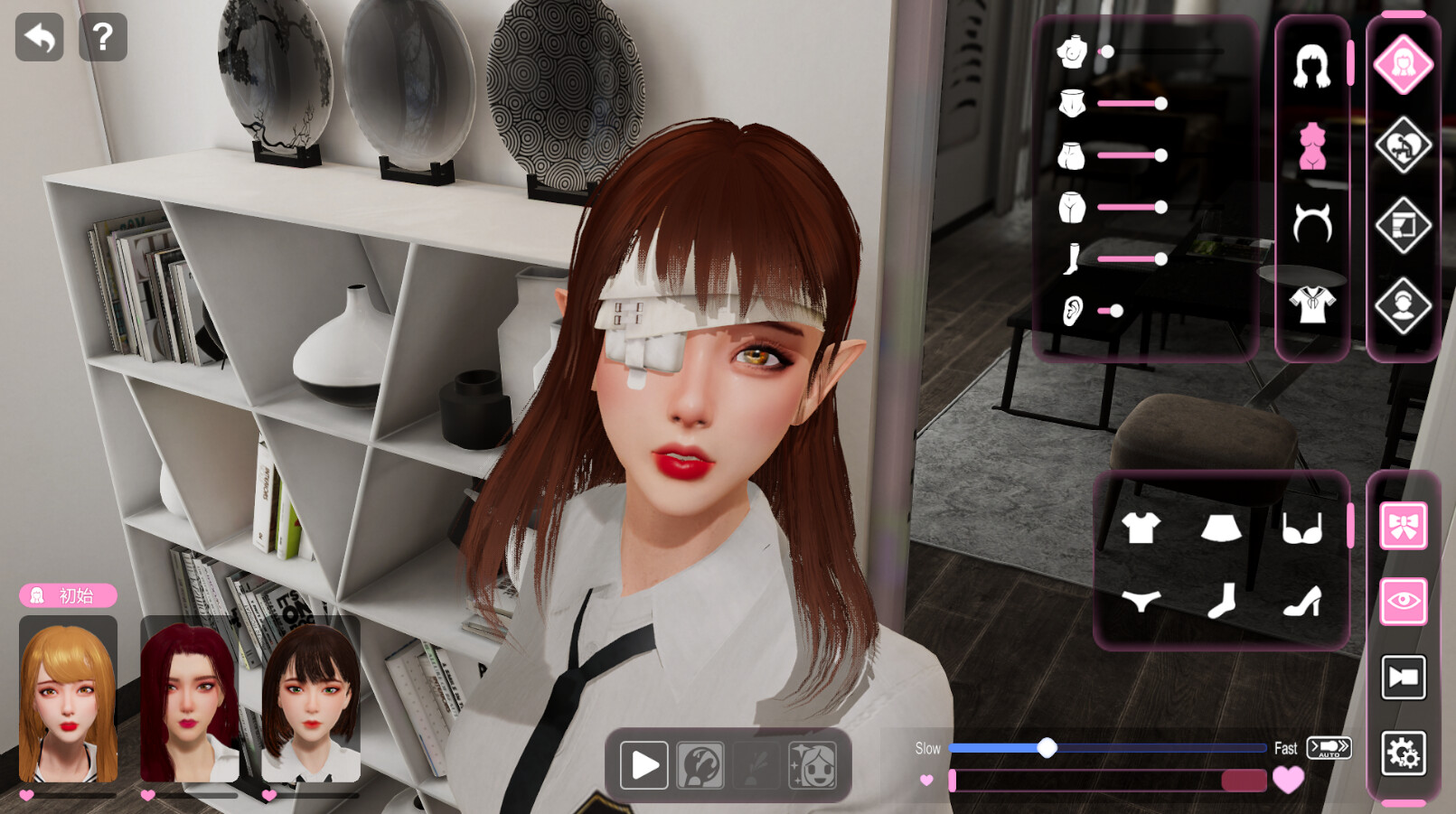Click the devil horns accessory icon
The image size is (1456, 814).
pyautogui.click(x=1312, y=223)
